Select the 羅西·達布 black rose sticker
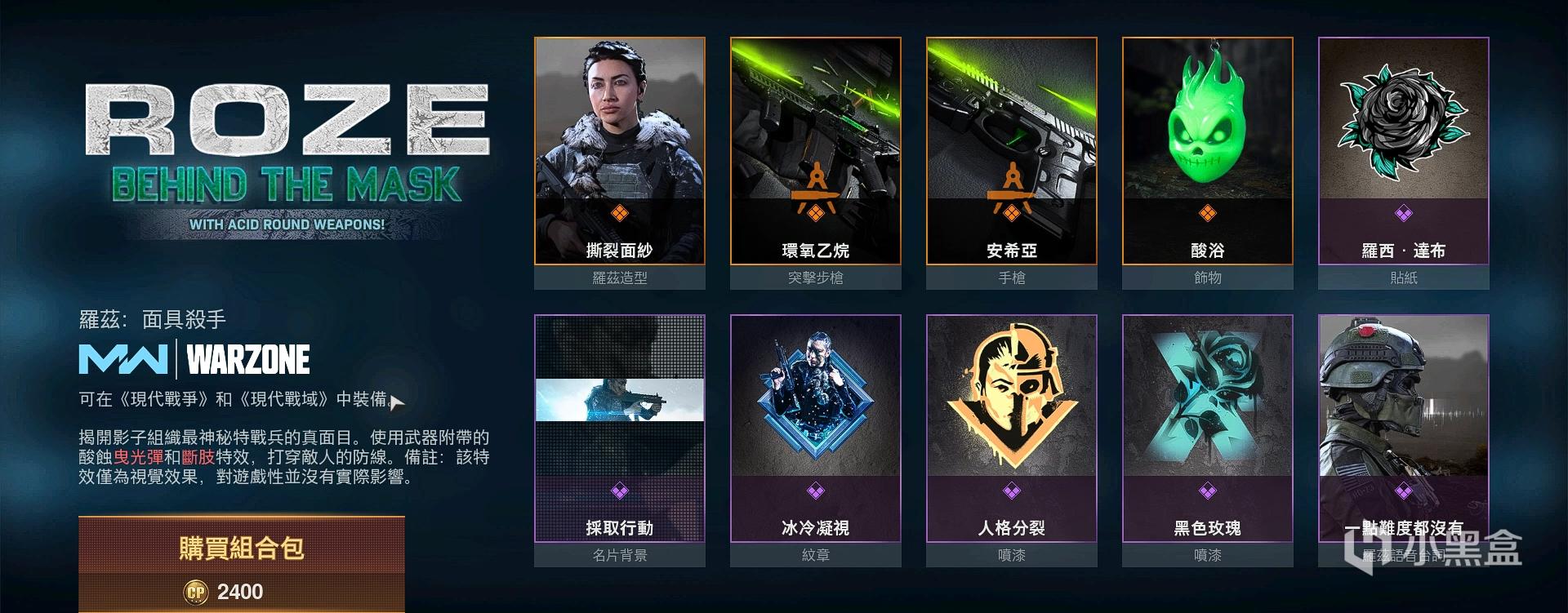 [1404, 151]
